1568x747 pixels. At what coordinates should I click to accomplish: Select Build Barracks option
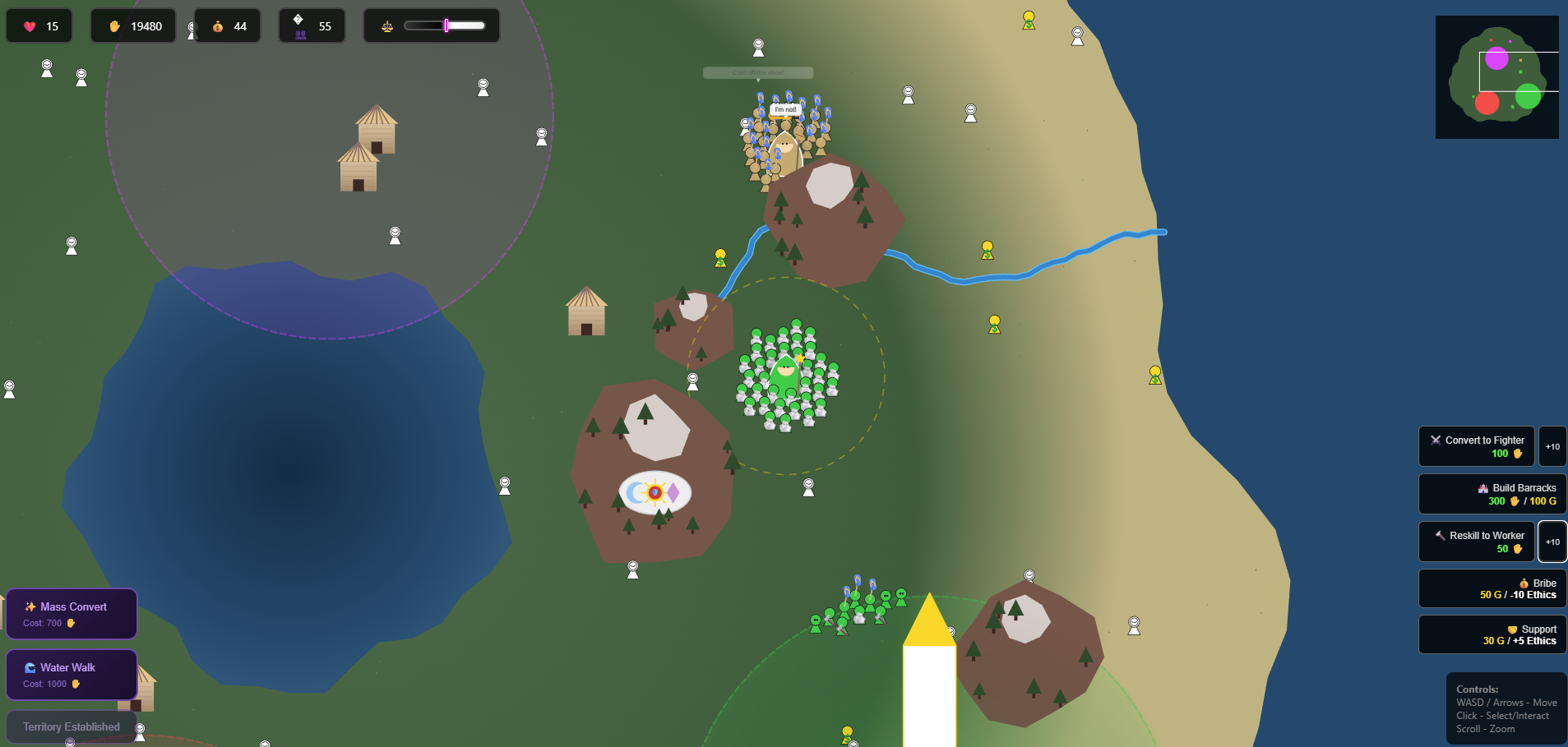tap(1492, 494)
